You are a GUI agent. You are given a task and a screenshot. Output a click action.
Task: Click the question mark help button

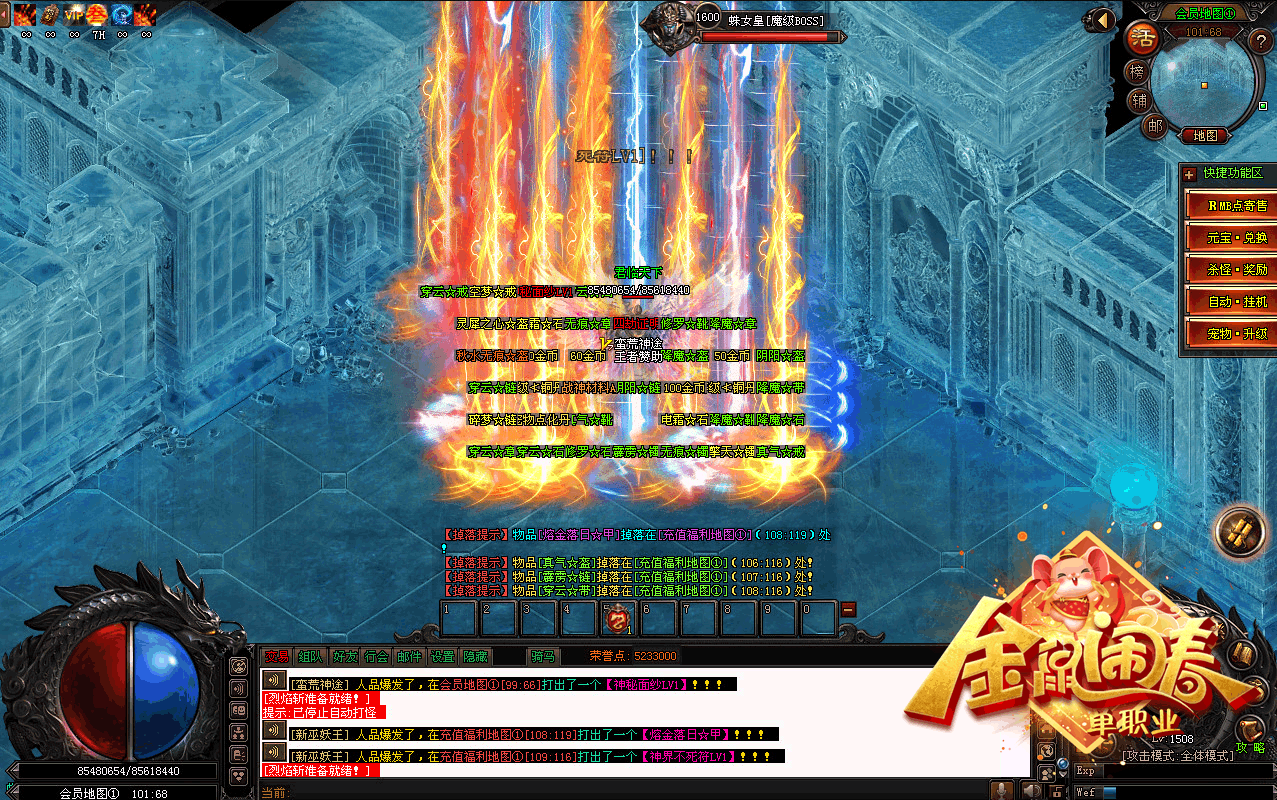click(1260, 41)
